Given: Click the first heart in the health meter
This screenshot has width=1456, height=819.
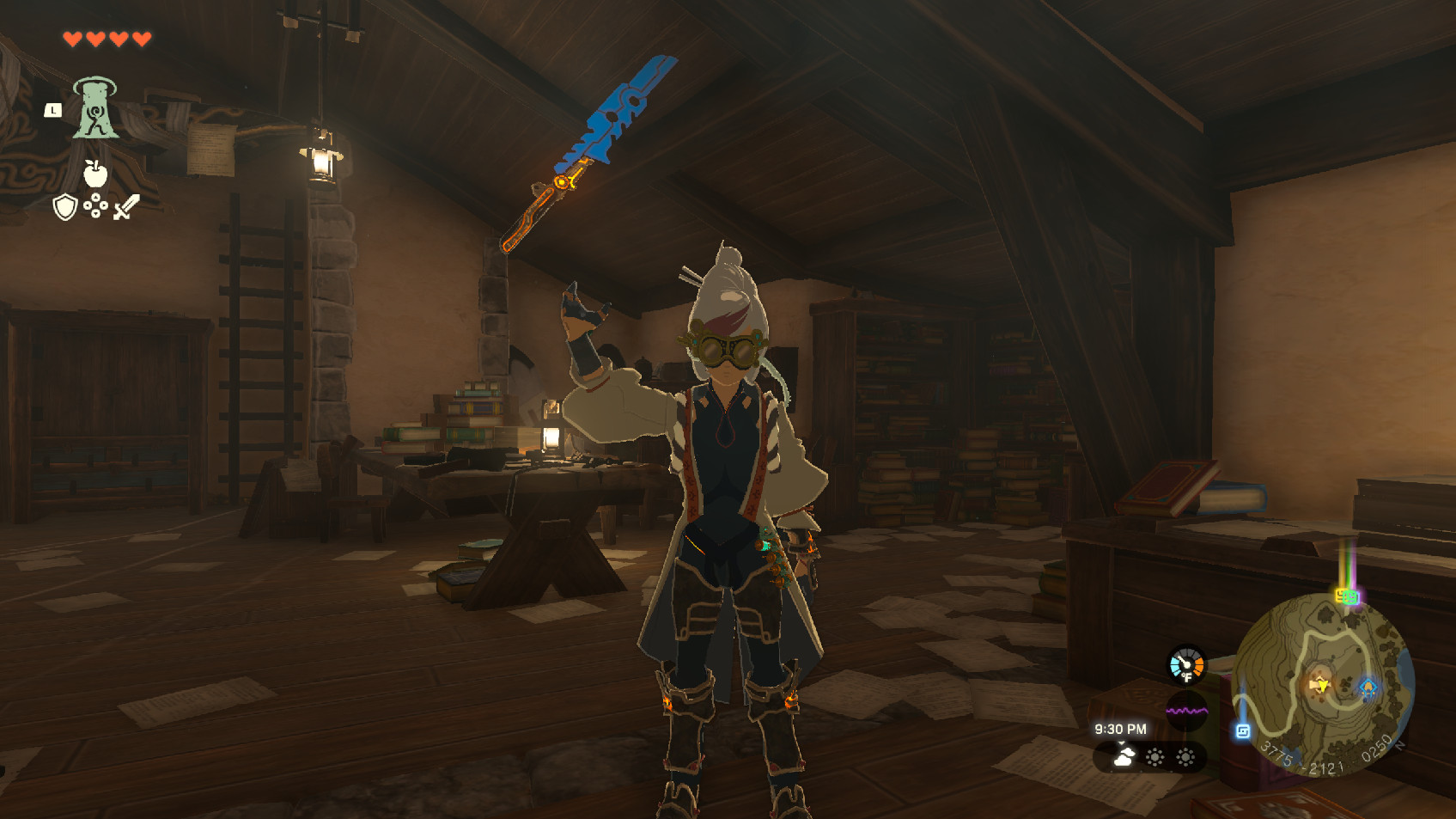Looking at the screenshot, I should (73, 39).
